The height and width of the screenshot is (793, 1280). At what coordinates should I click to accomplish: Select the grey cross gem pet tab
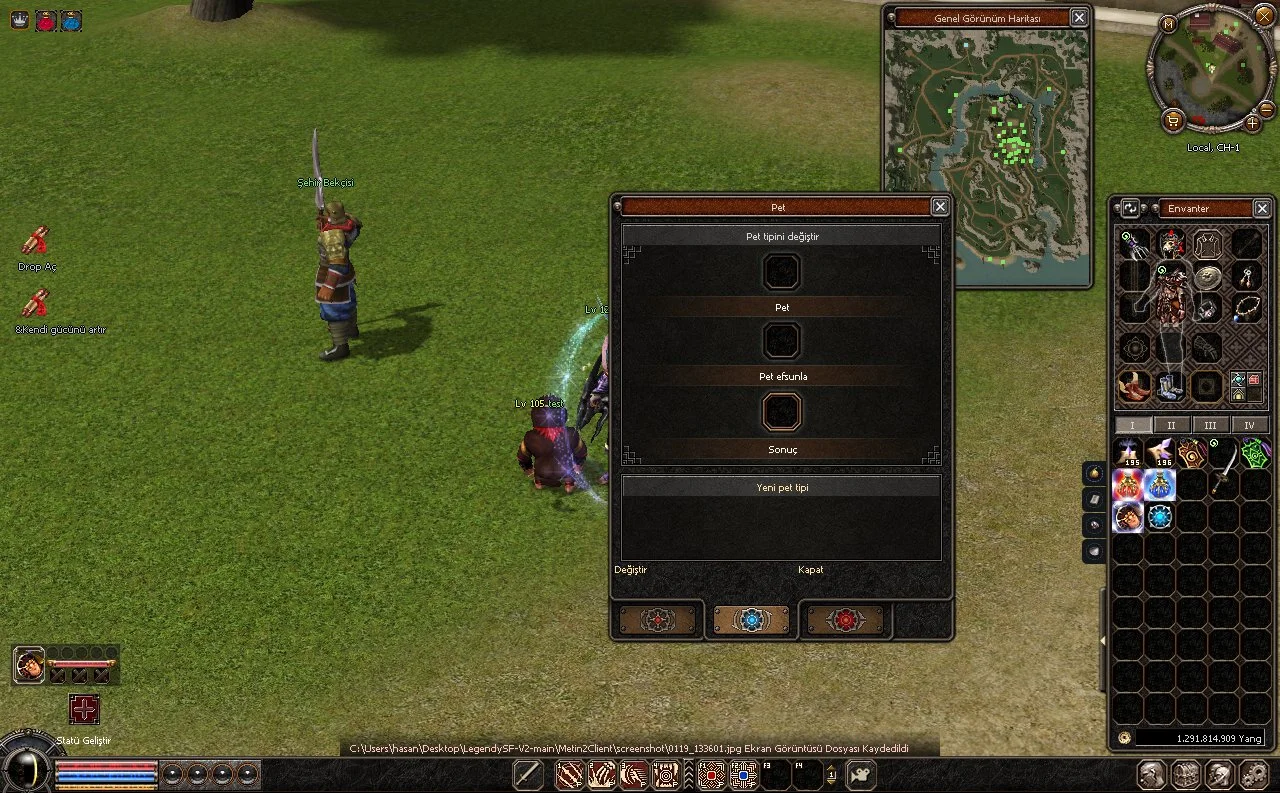coord(657,620)
